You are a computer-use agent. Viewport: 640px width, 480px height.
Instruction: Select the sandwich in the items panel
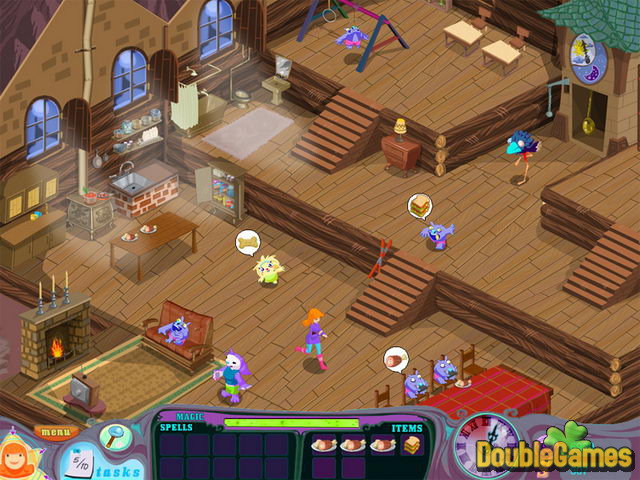[x=410, y=444]
